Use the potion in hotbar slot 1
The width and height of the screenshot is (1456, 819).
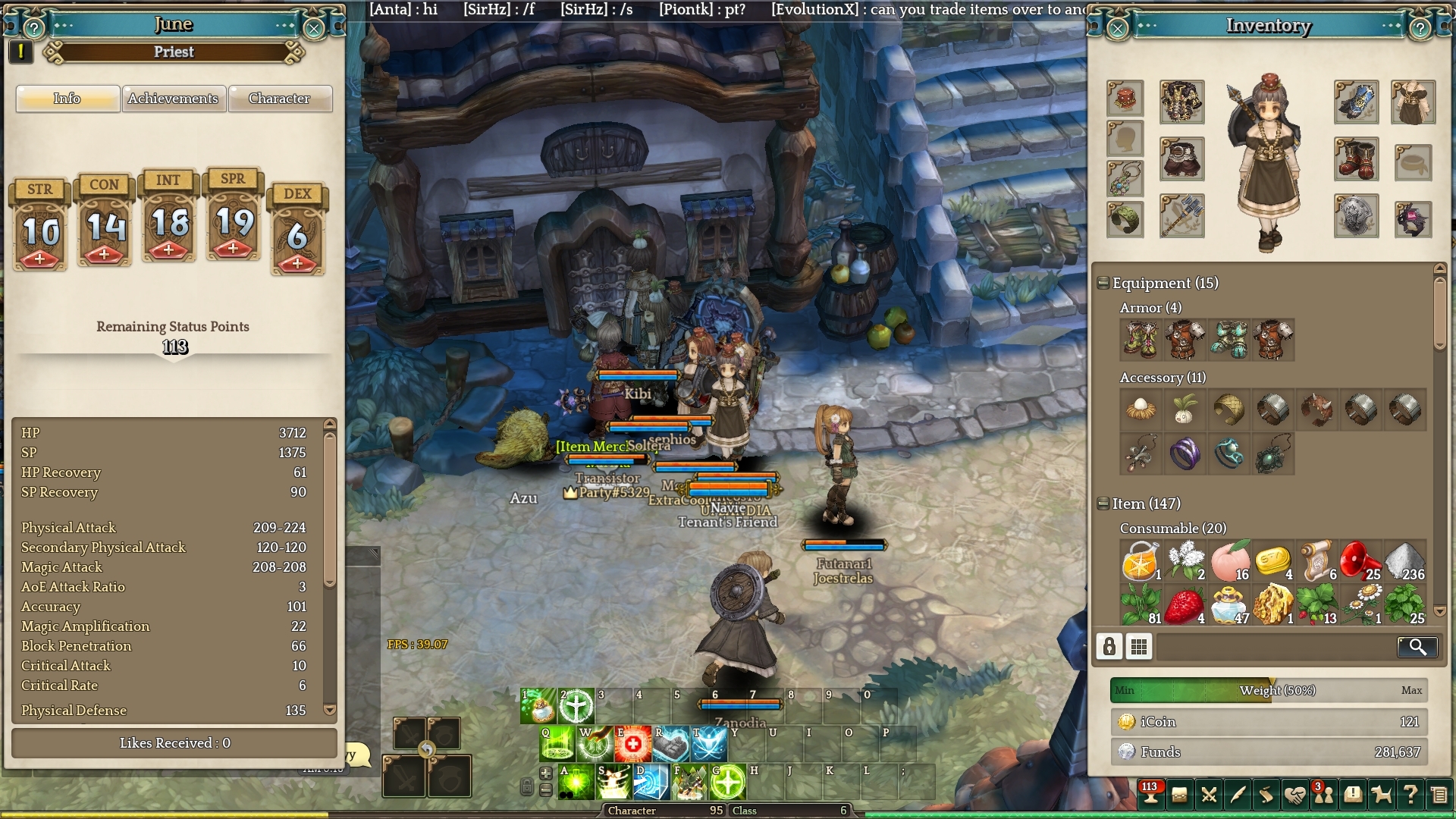pyautogui.click(x=539, y=705)
